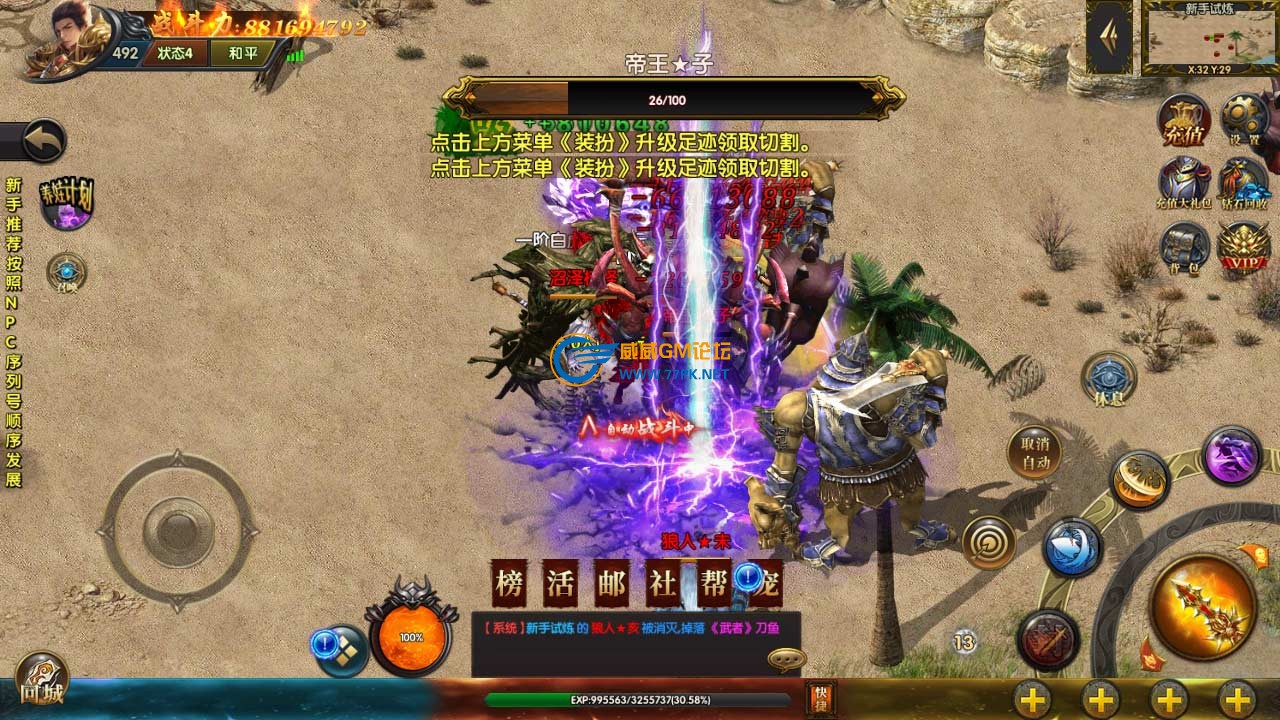Open the 邮 mail tab
1280x720 pixels.
[611, 584]
